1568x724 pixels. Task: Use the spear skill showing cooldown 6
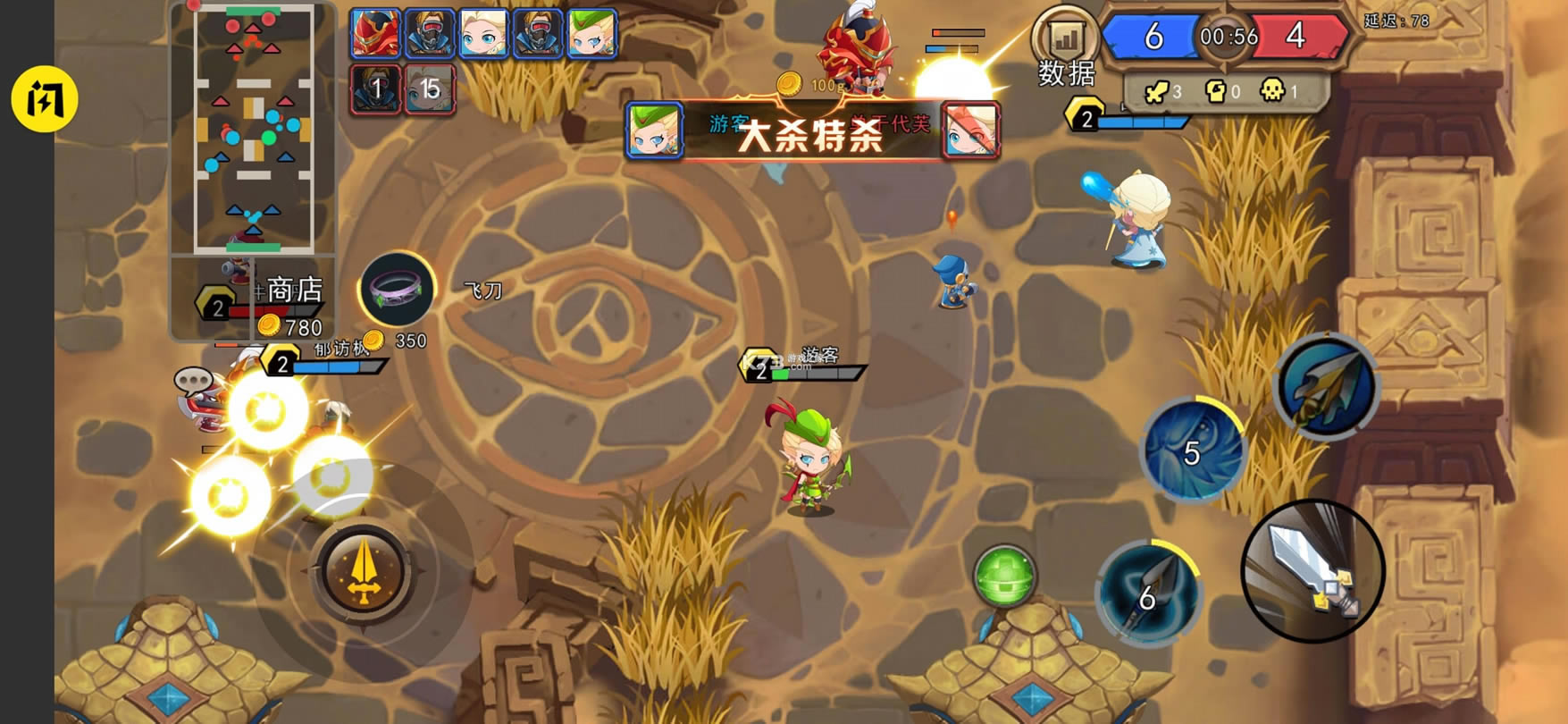tap(1149, 592)
